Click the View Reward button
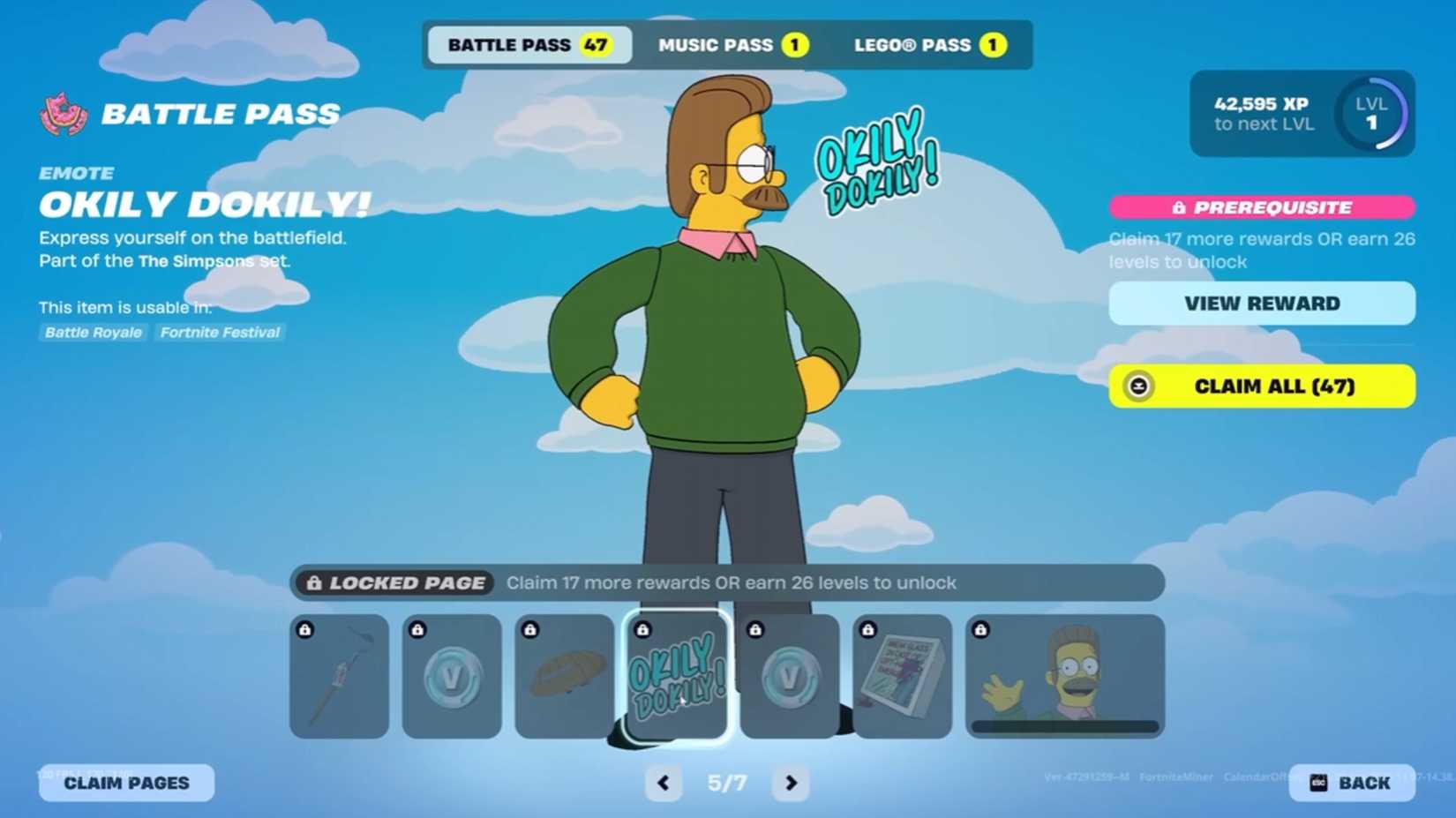 1261,303
